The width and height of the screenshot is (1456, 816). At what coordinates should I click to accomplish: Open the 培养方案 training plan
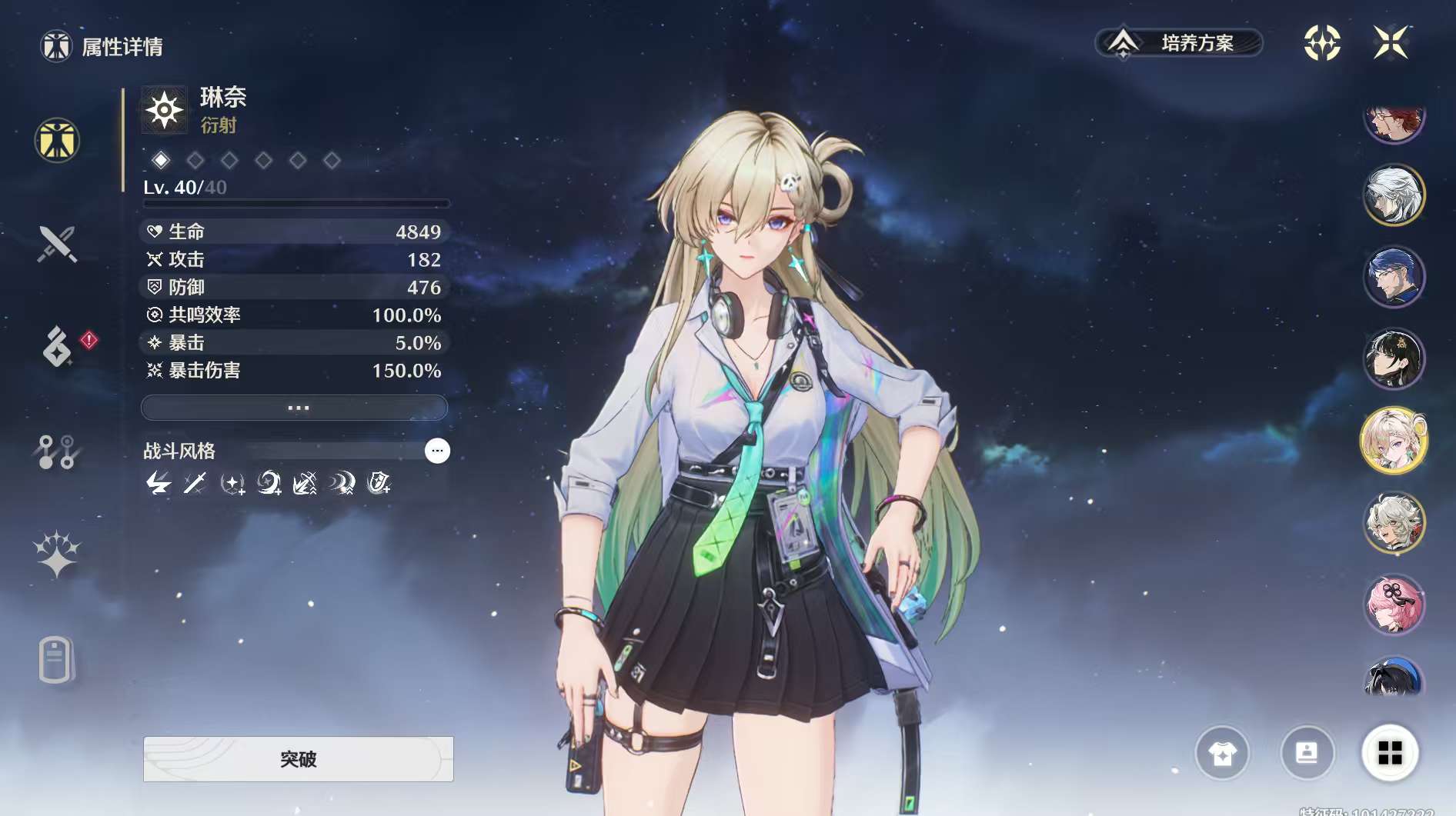1178,43
